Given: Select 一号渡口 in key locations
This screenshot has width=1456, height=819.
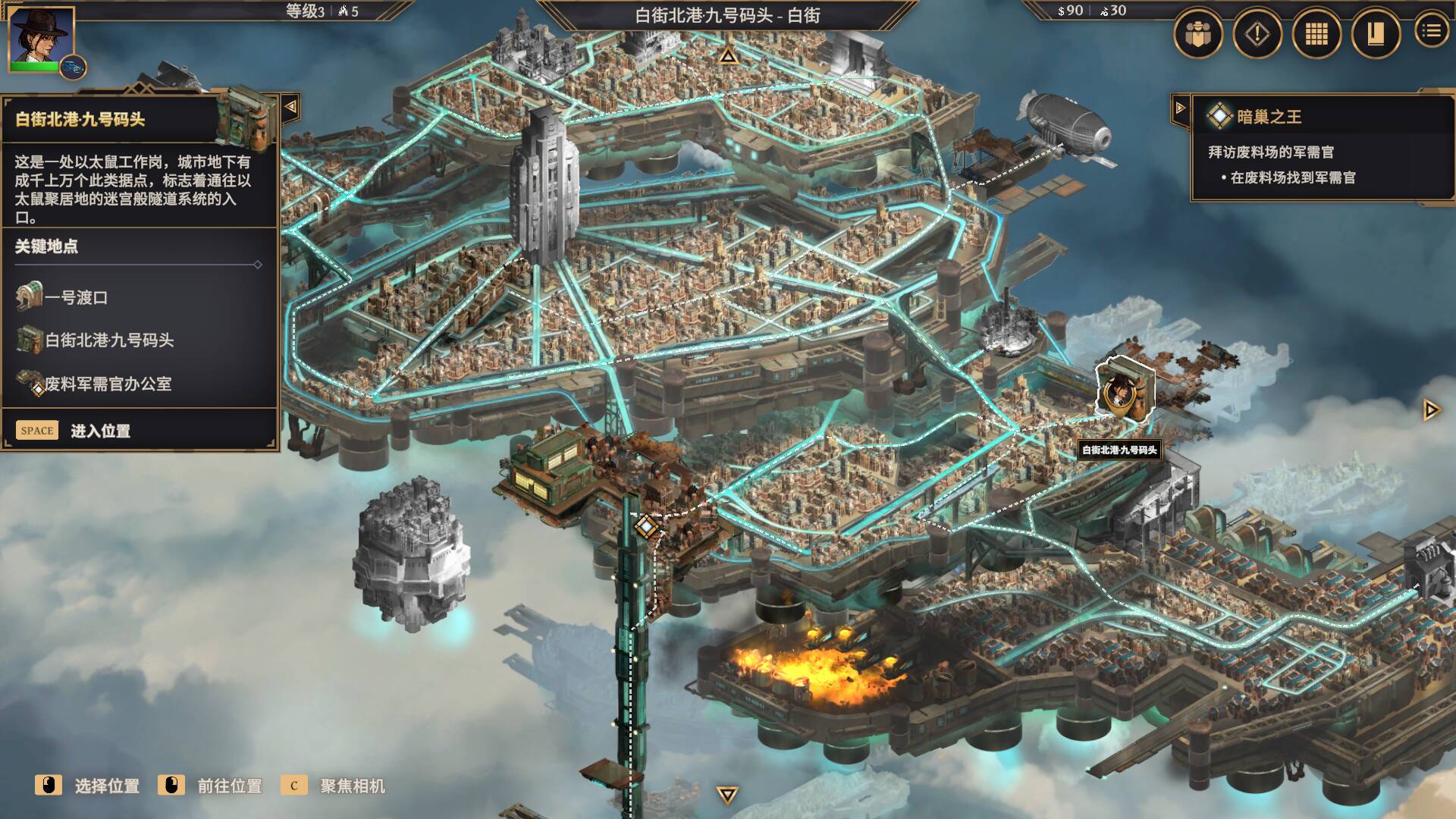Looking at the screenshot, I should [x=76, y=297].
